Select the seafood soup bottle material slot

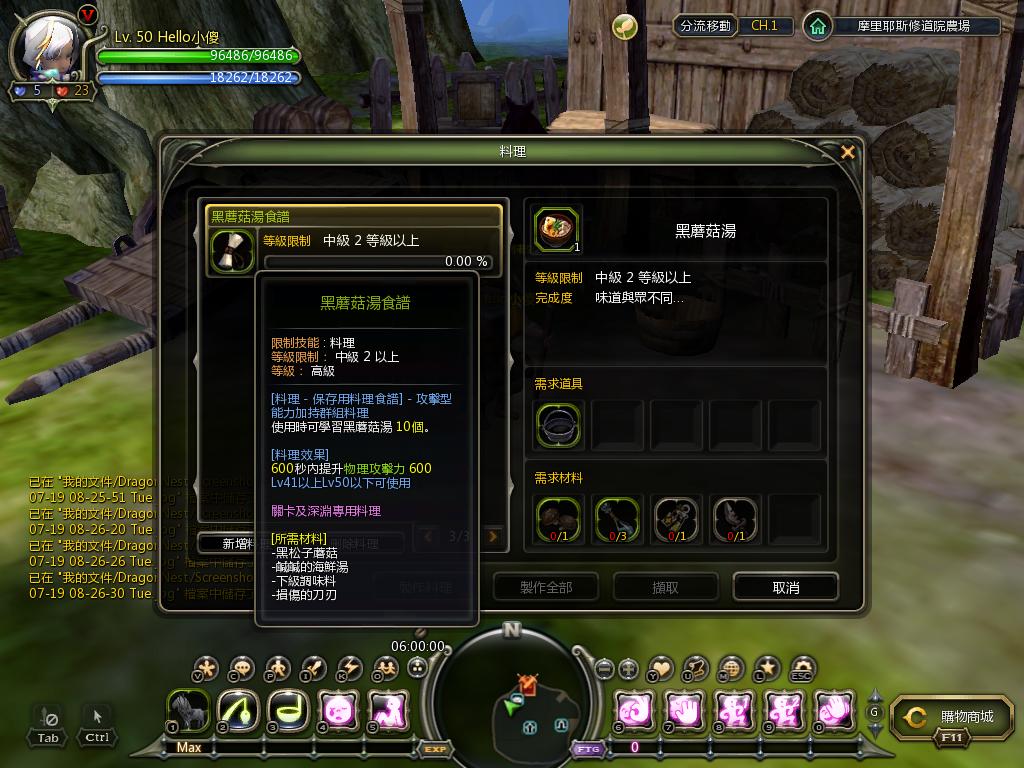click(x=616, y=519)
